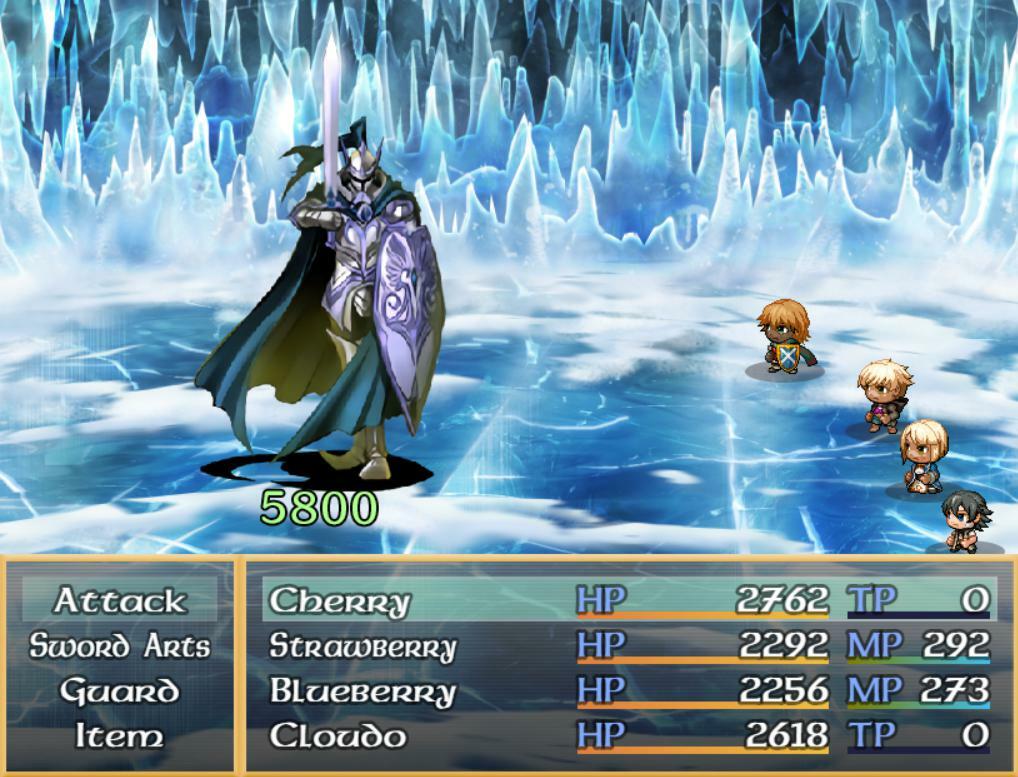Image resolution: width=1018 pixels, height=777 pixels.
Task: Select Strawberry's party status row
Action: tap(628, 646)
